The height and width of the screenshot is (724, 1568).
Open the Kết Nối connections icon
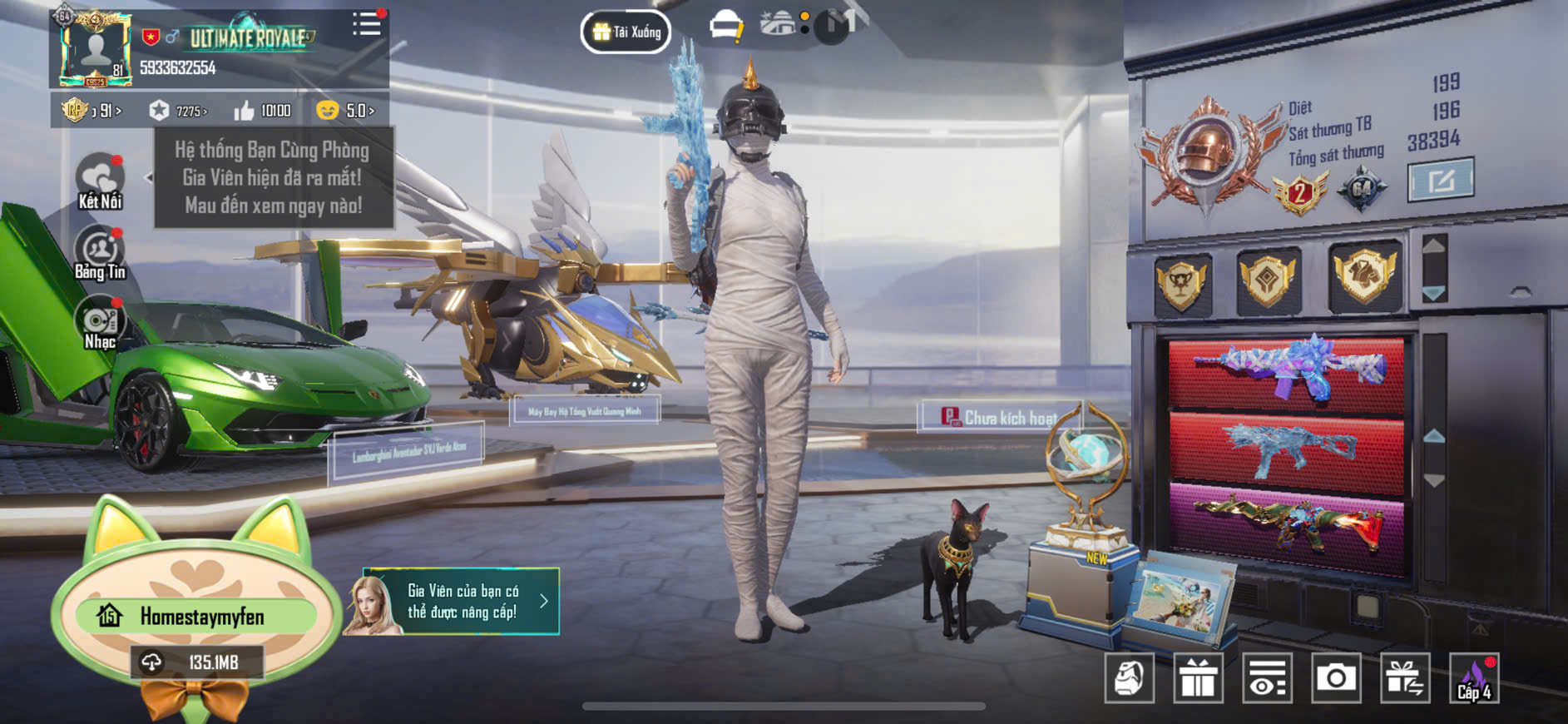100,181
